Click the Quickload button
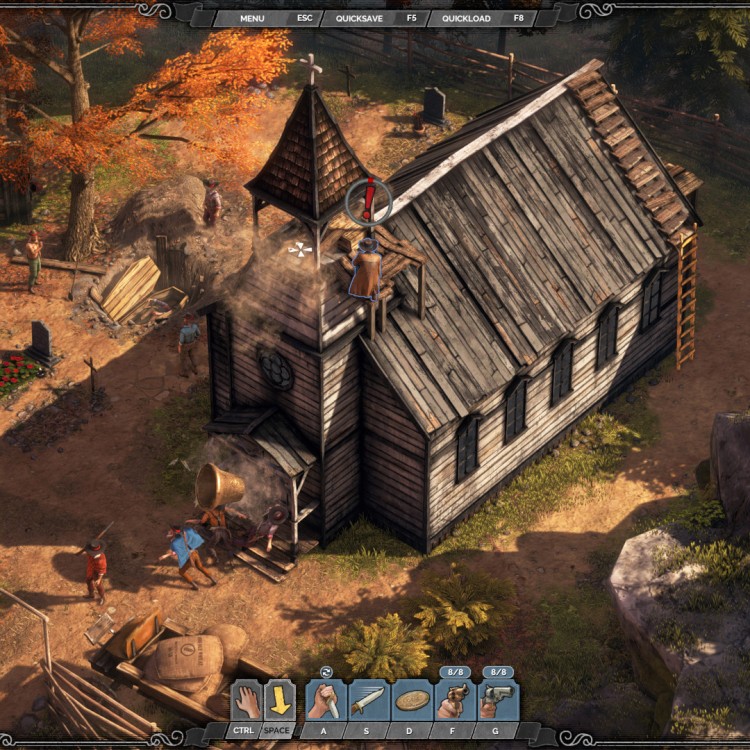Screen dimensions: 750x750 pos(468,18)
